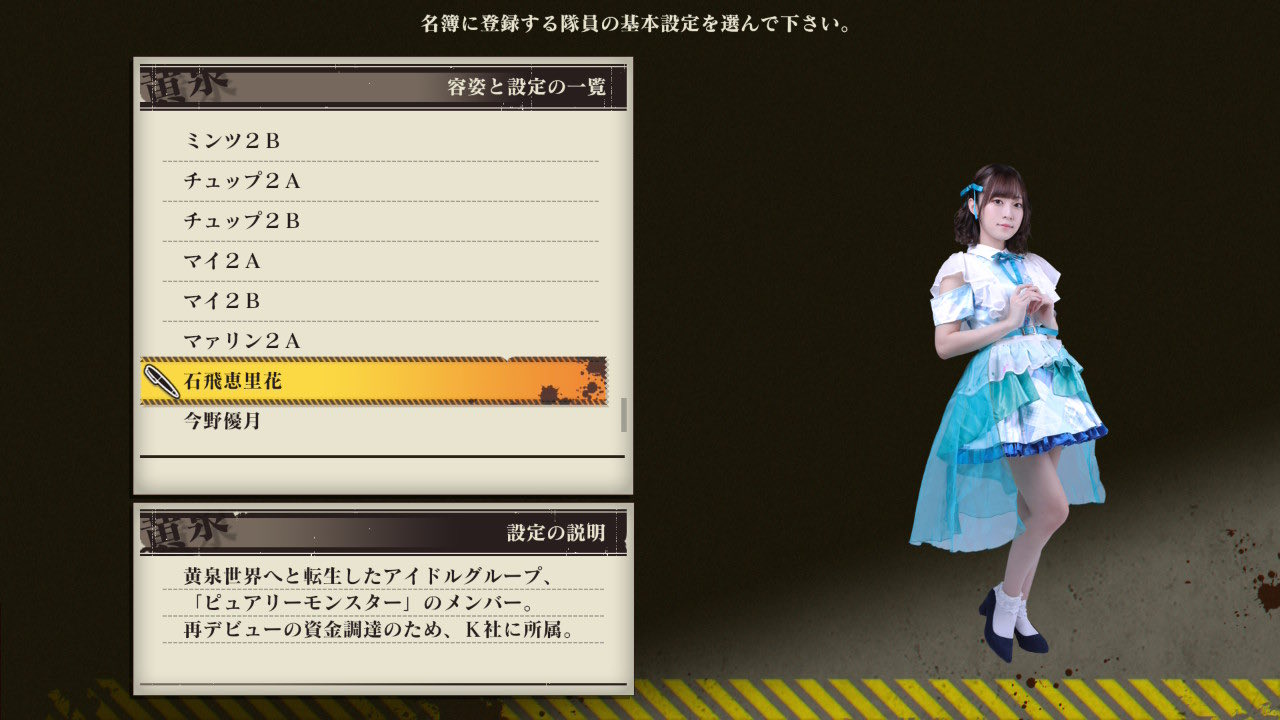The image size is (1280, 720).
Task: Pick the チュップ２Ｂ preset
Action: [380, 221]
